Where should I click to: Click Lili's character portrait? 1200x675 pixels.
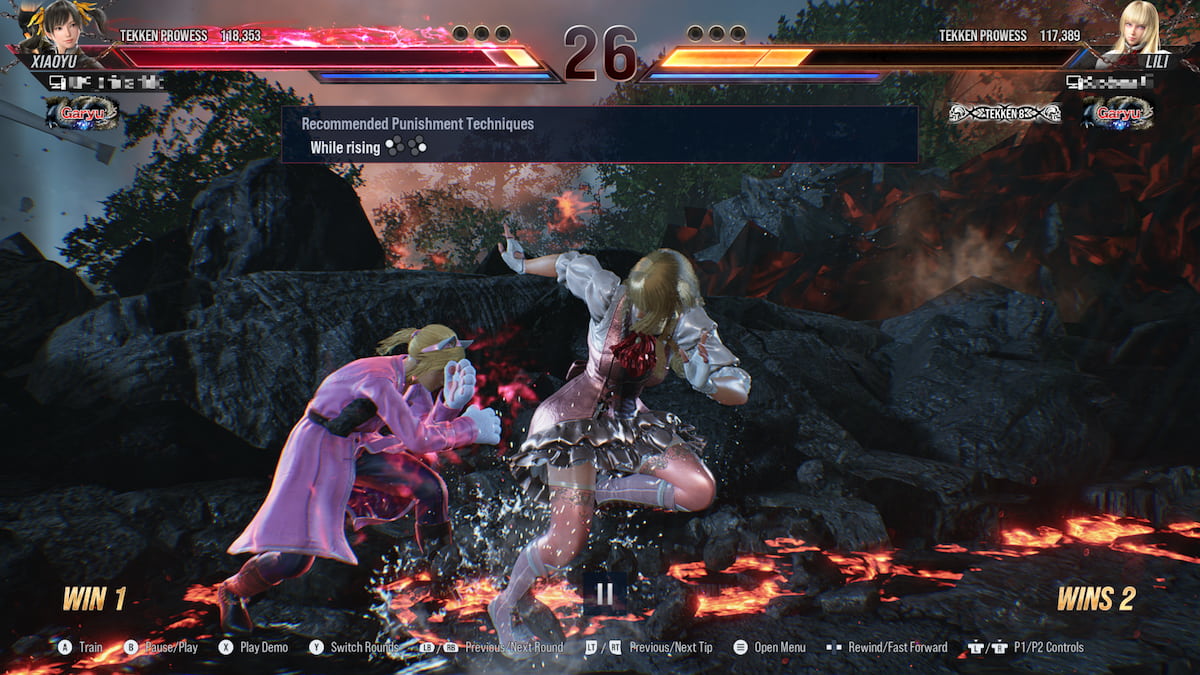(x=1140, y=27)
